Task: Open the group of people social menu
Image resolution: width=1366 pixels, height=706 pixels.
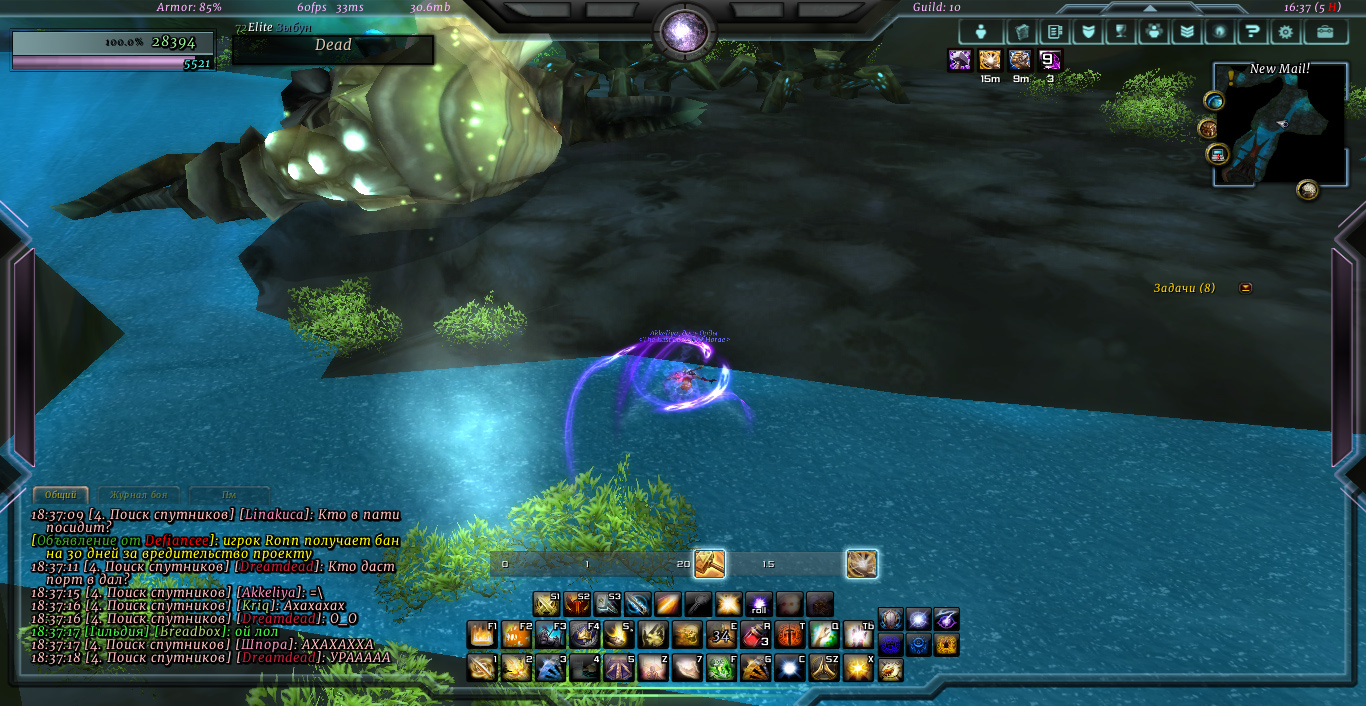Action: (1154, 32)
